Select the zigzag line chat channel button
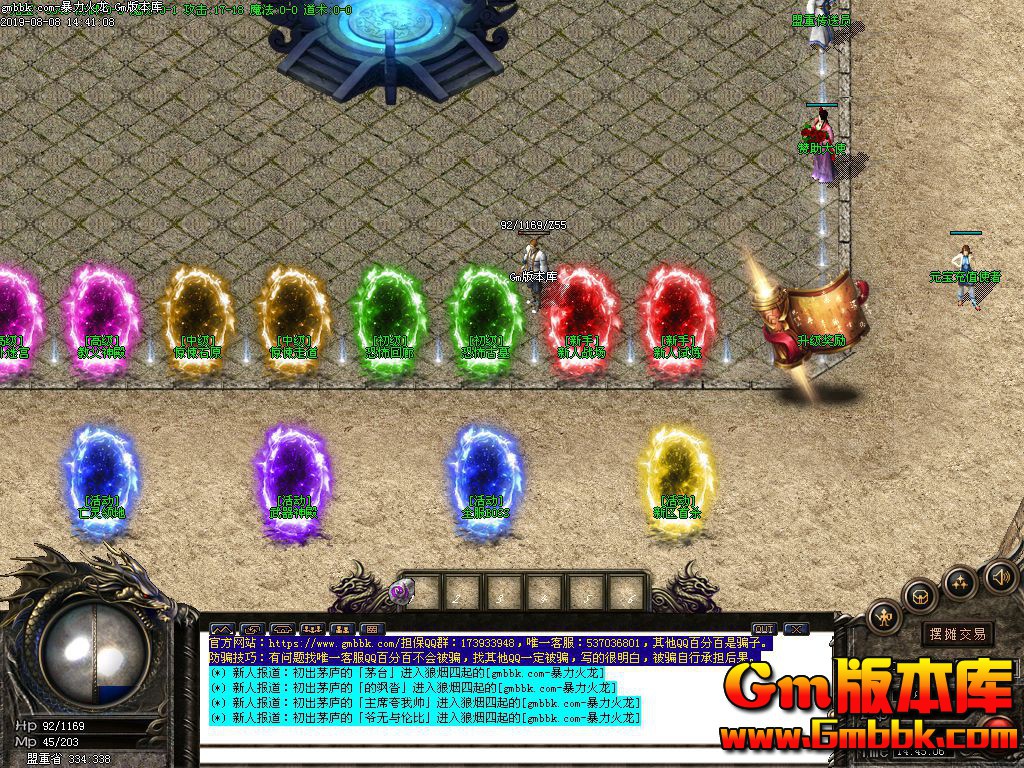 (x=220, y=629)
